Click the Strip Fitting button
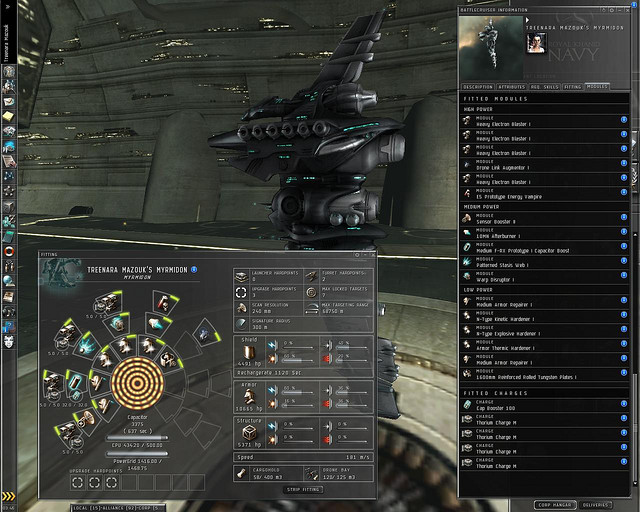The width and height of the screenshot is (640, 512). [304, 489]
